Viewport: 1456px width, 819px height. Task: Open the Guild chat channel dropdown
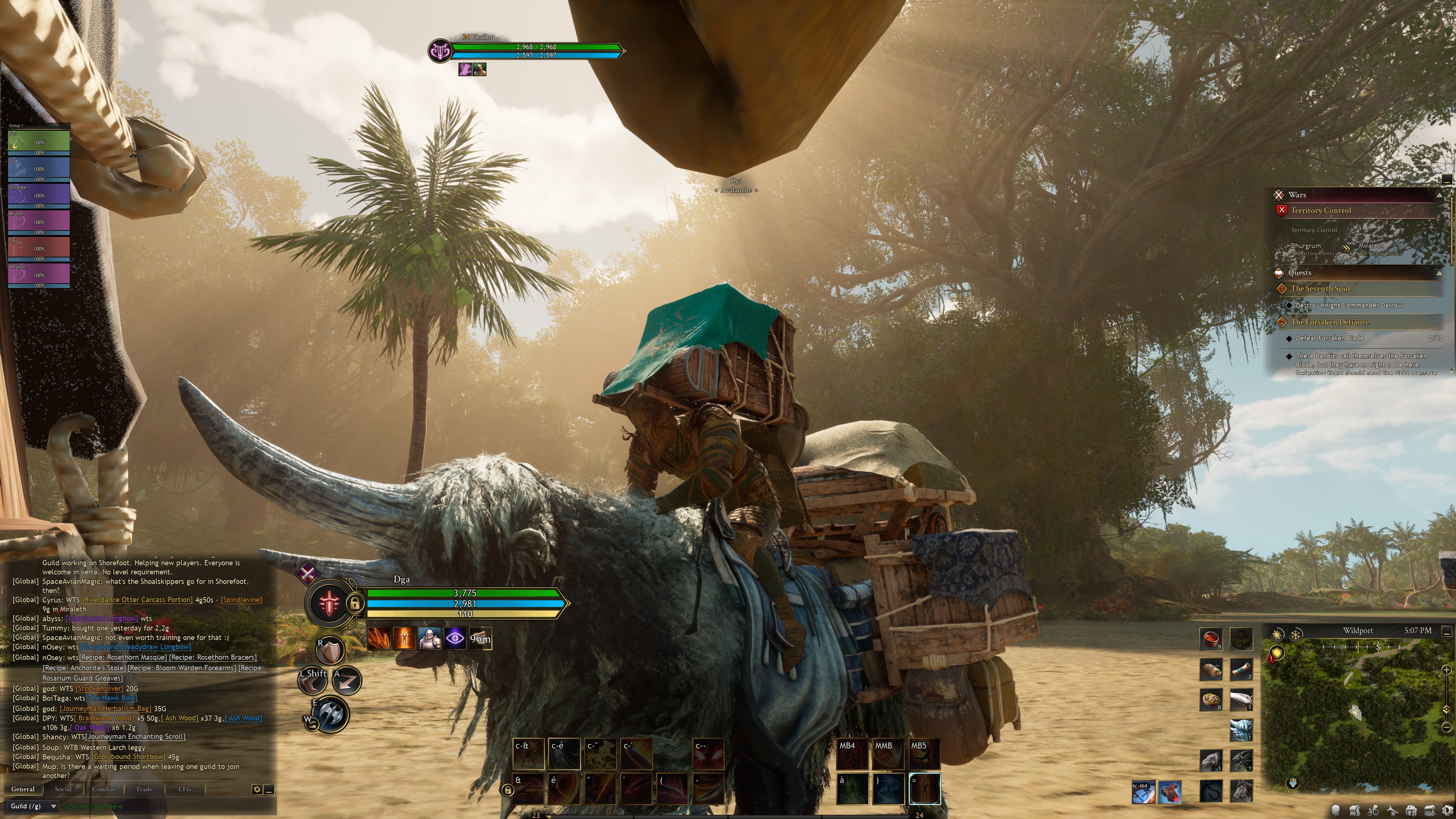pyautogui.click(x=33, y=806)
